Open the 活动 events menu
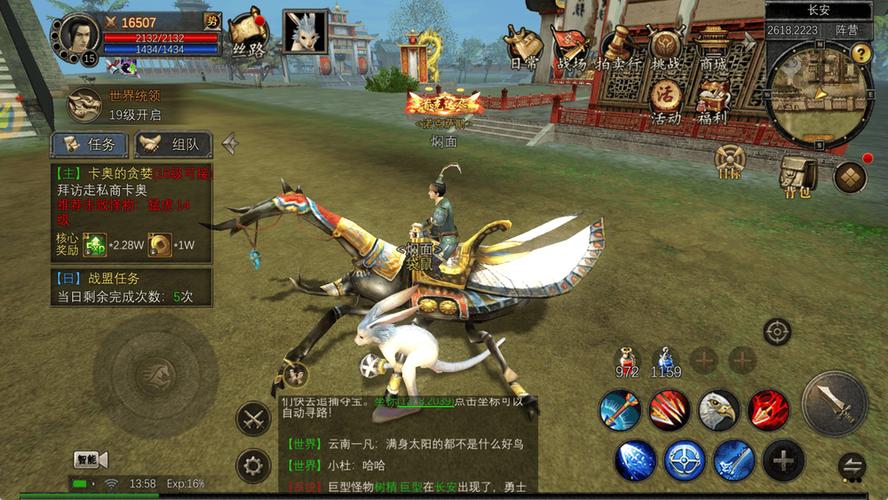This screenshot has width=888, height=500. pyautogui.click(x=666, y=101)
